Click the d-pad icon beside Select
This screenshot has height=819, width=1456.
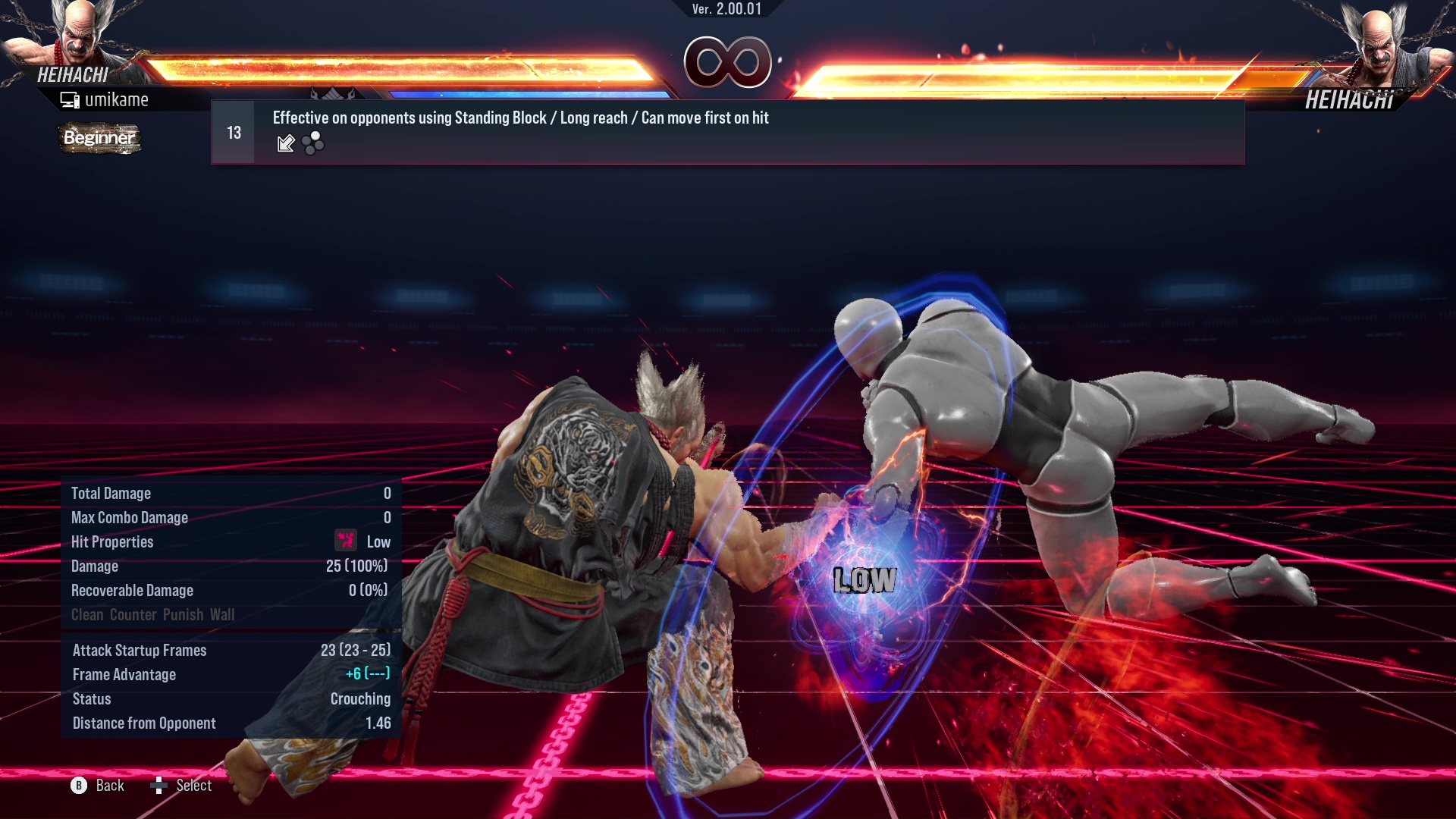[160, 786]
